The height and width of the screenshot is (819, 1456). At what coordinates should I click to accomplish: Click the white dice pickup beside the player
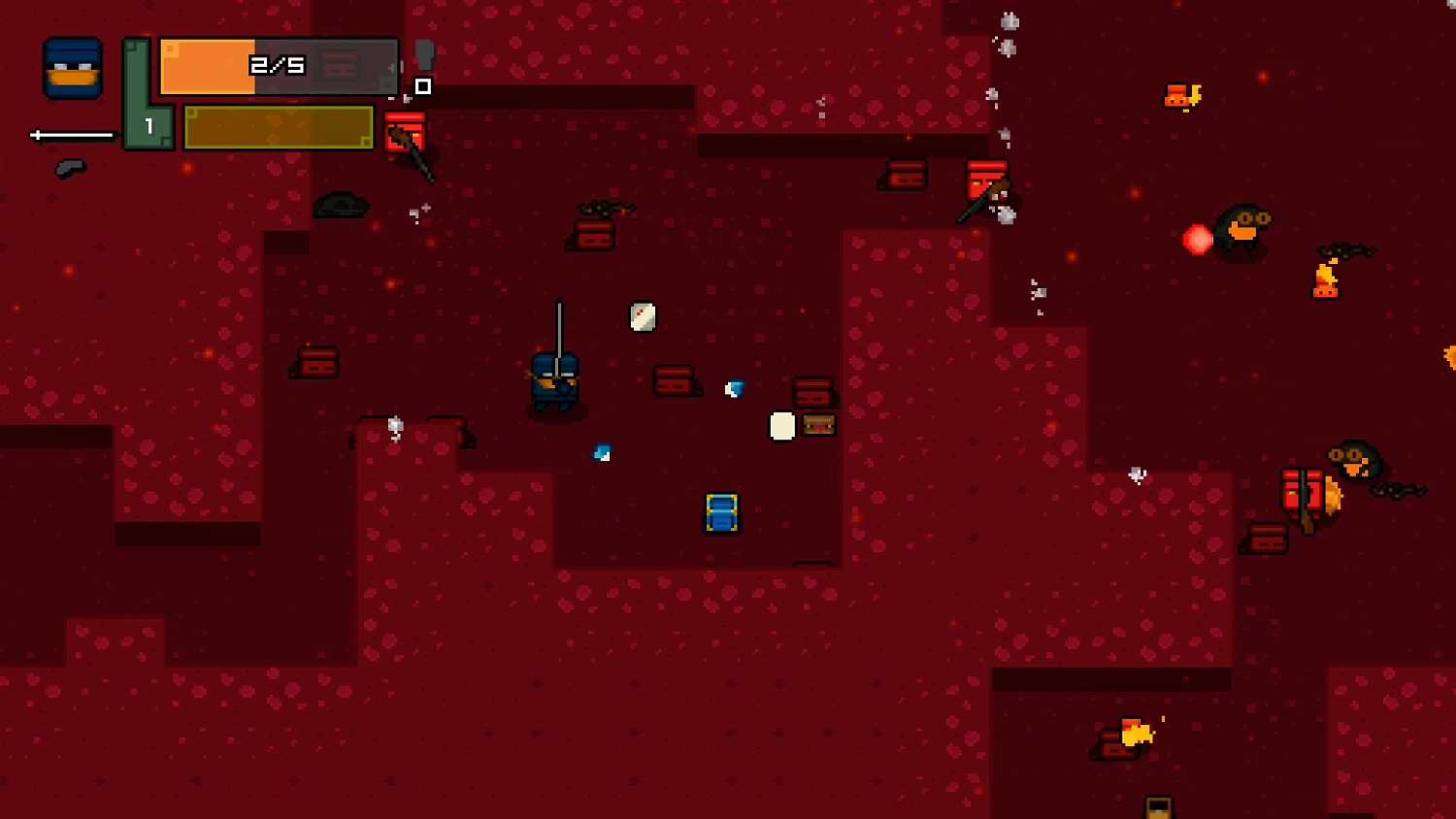coord(641,316)
